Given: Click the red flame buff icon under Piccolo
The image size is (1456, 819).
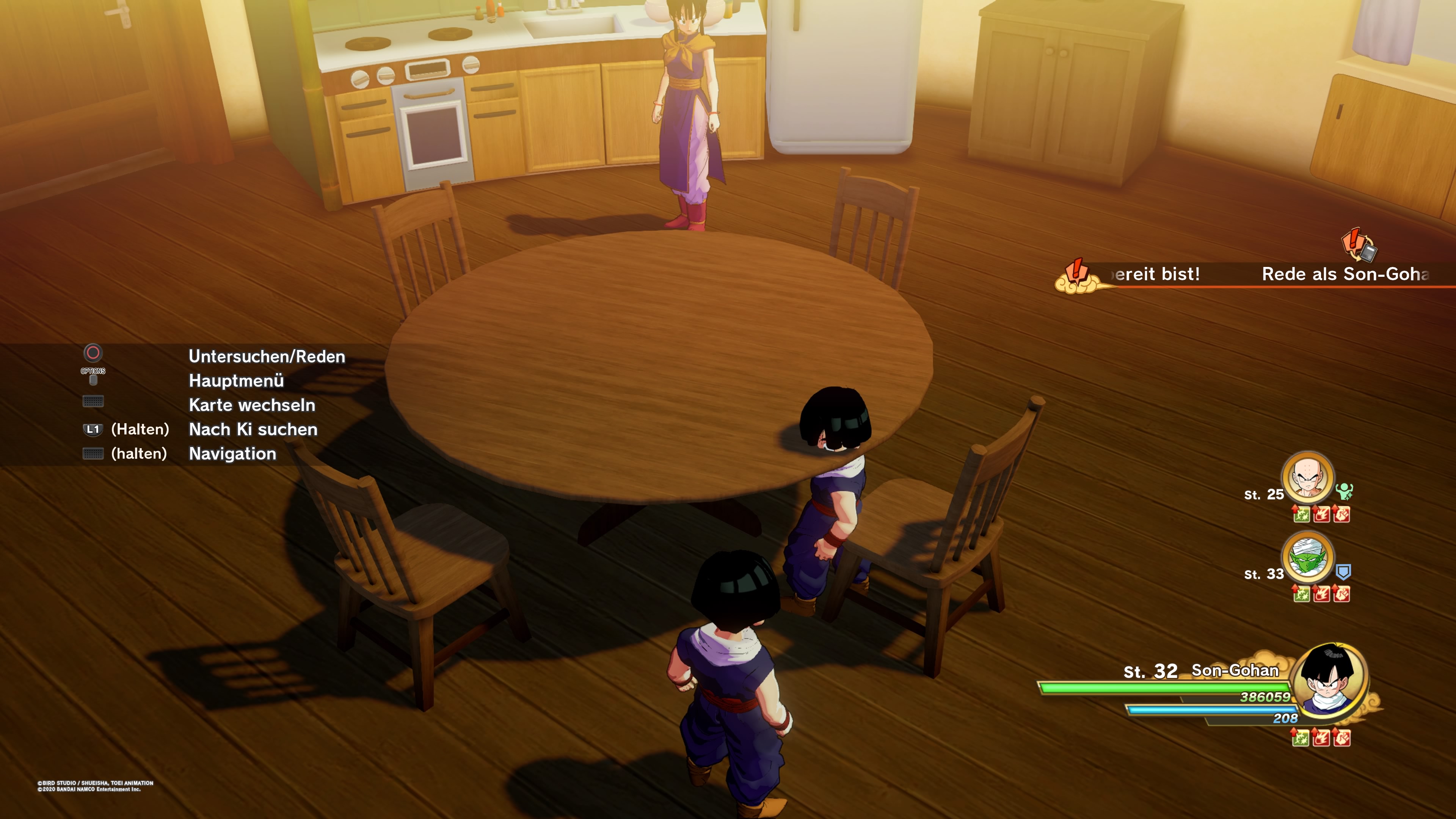Looking at the screenshot, I should pos(1321,593).
